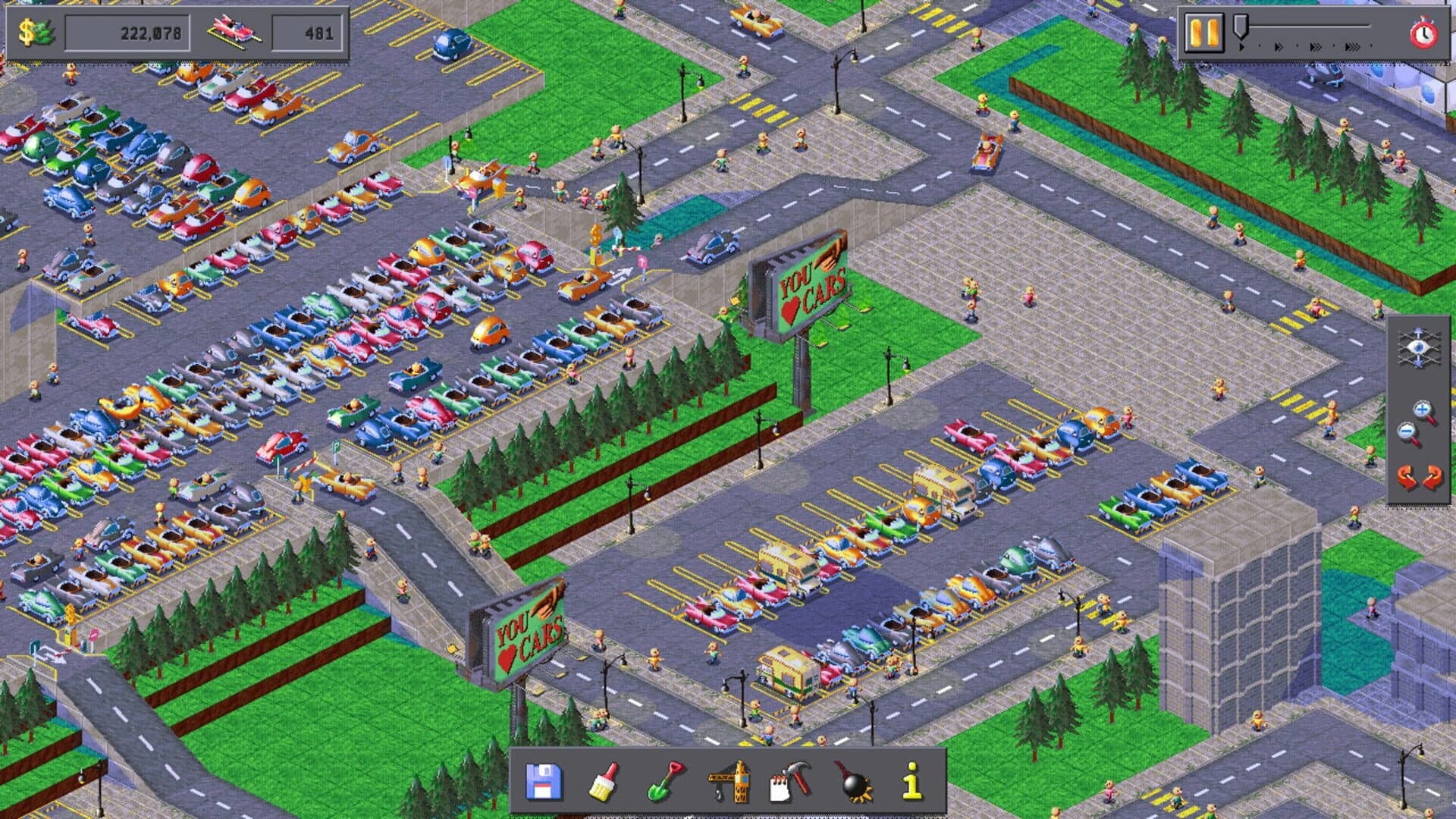The image size is (1456, 819).
Task: Pause the simulation with the pause button
Action: click(x=1203, y=33)
